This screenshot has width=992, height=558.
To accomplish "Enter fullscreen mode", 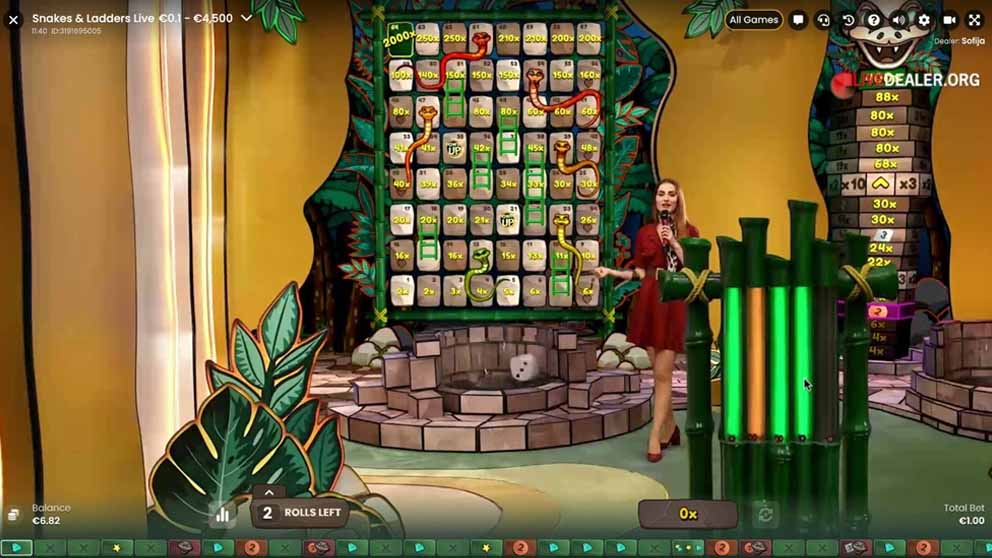I will (974, 20).
